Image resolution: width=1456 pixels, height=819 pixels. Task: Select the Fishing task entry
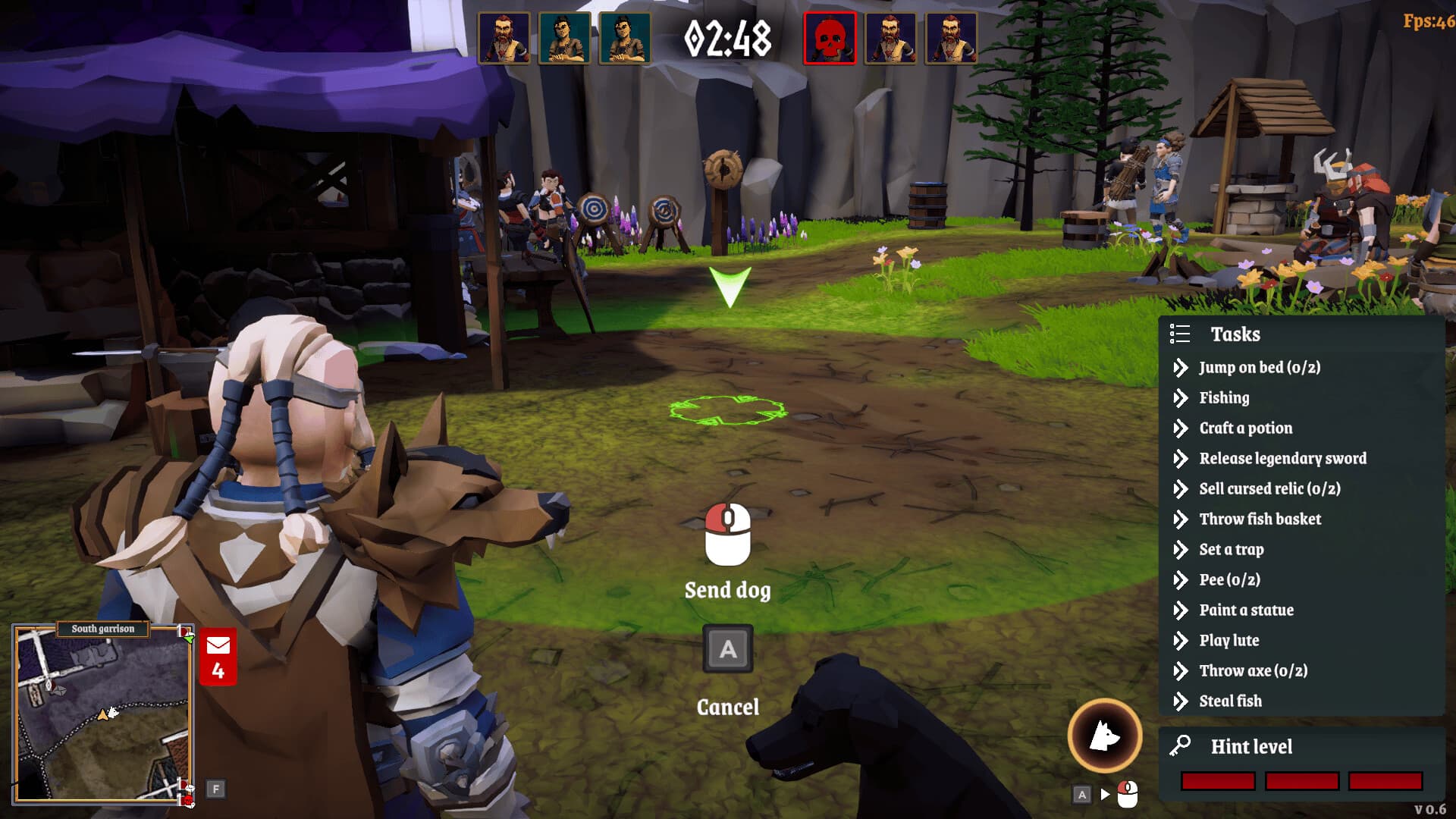click(1224, 398)
